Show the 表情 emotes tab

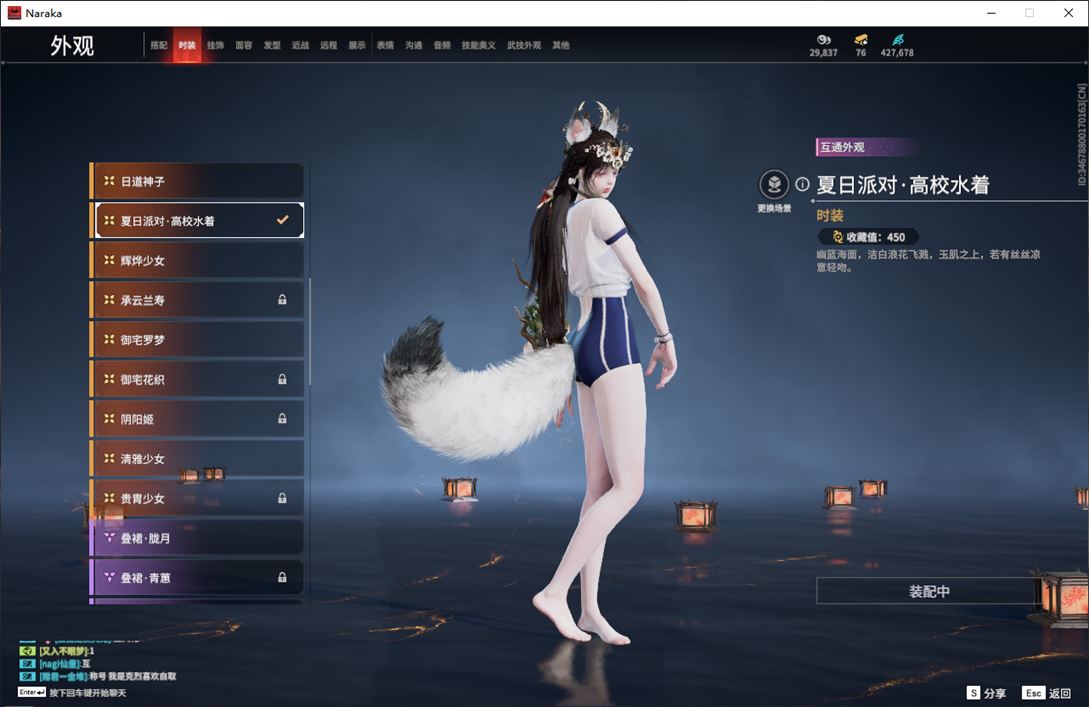pyautogui.click(x=385, y=46)
